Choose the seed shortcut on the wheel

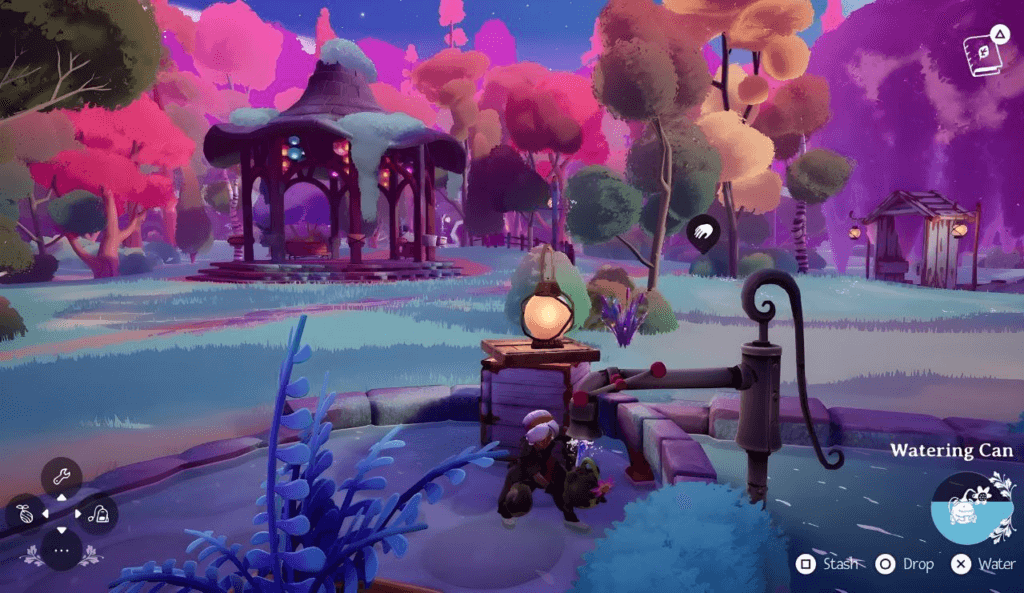[x=25, y=514]
